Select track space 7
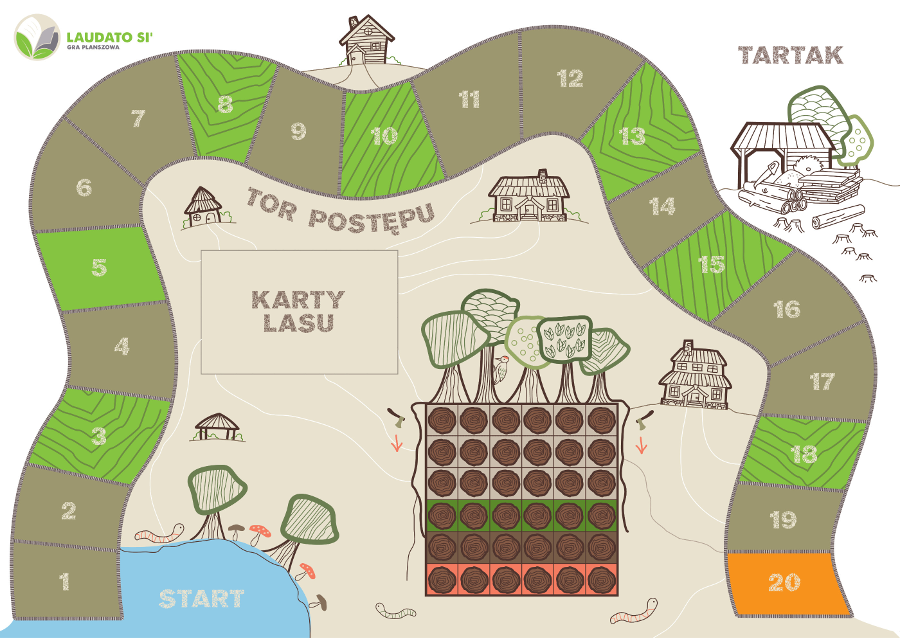 pos(138,121)
